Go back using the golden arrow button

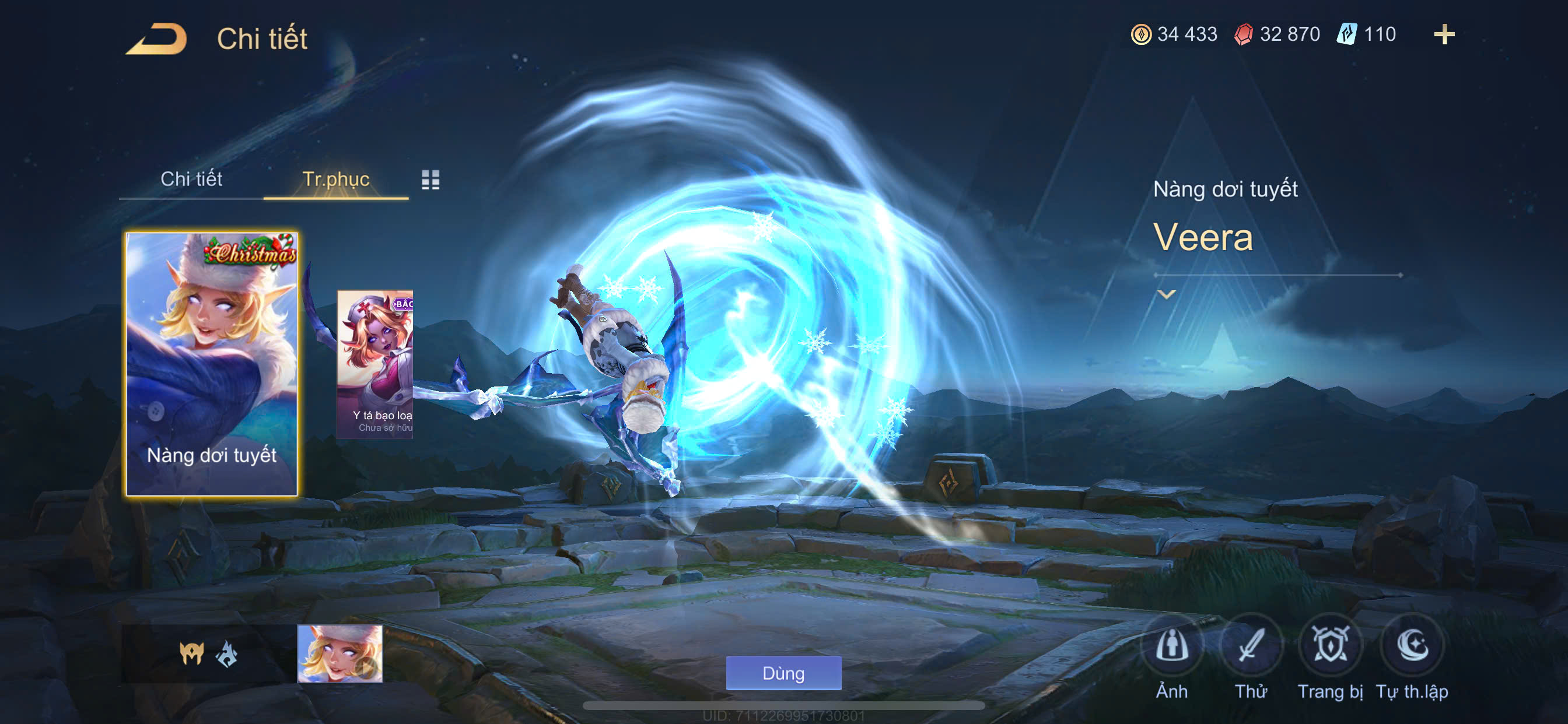(156, 40)
